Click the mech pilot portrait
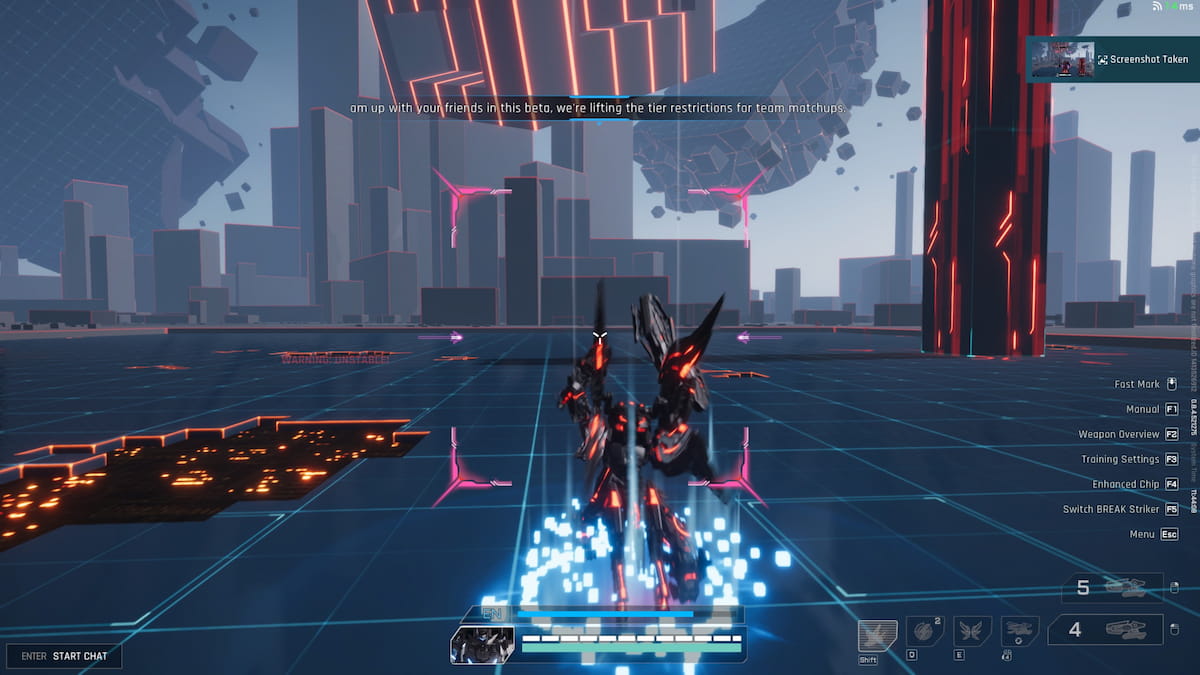 point(482,645)
